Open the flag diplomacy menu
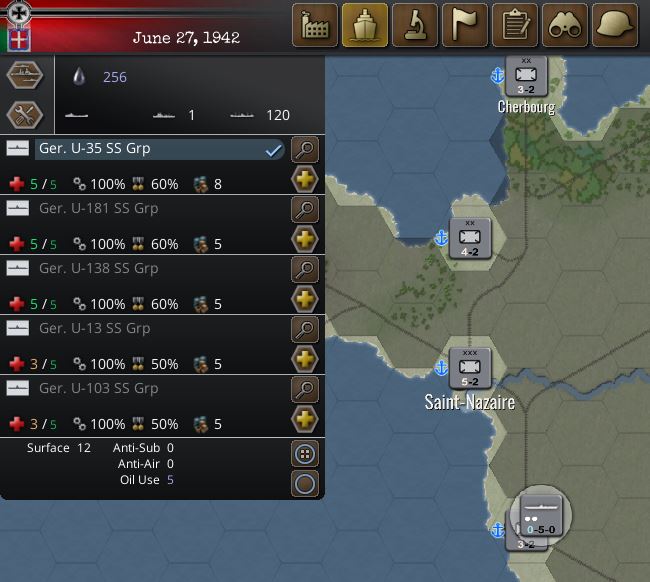This screenshot has height=582, width=650. 465,24
